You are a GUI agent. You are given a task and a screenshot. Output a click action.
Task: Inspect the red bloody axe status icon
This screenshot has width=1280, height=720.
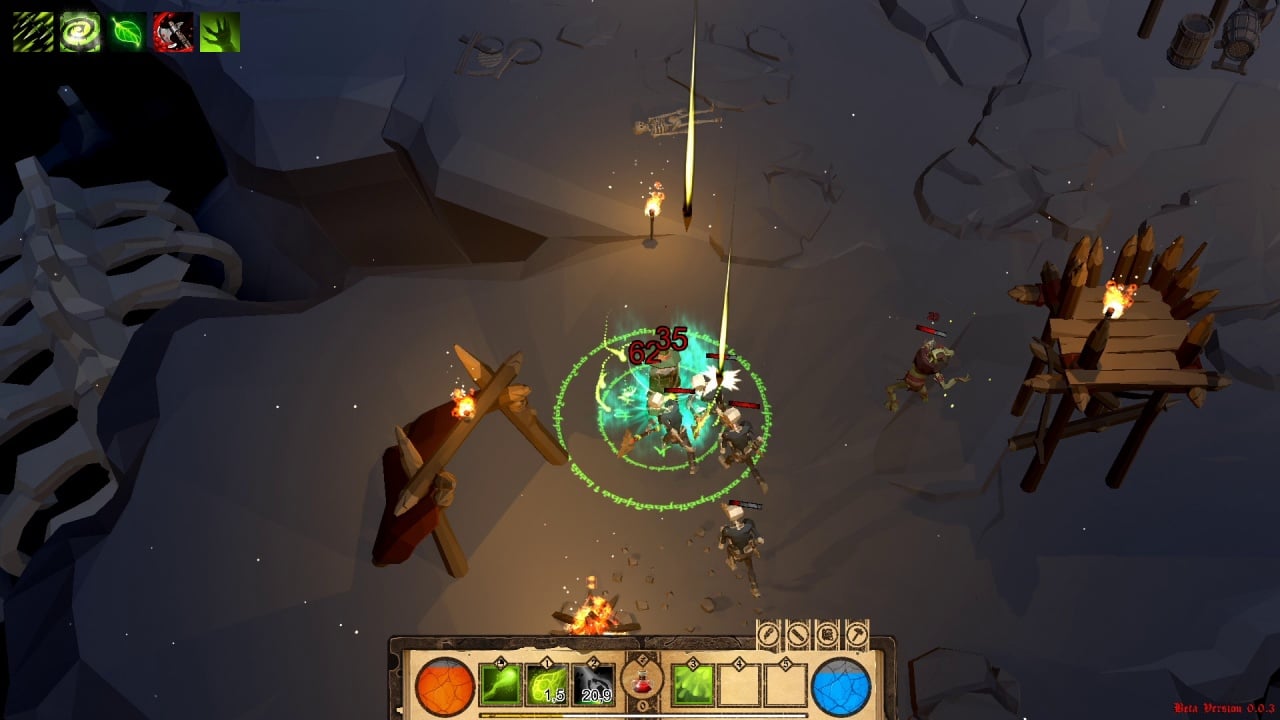pyautogui.click(x=173, y=32)
